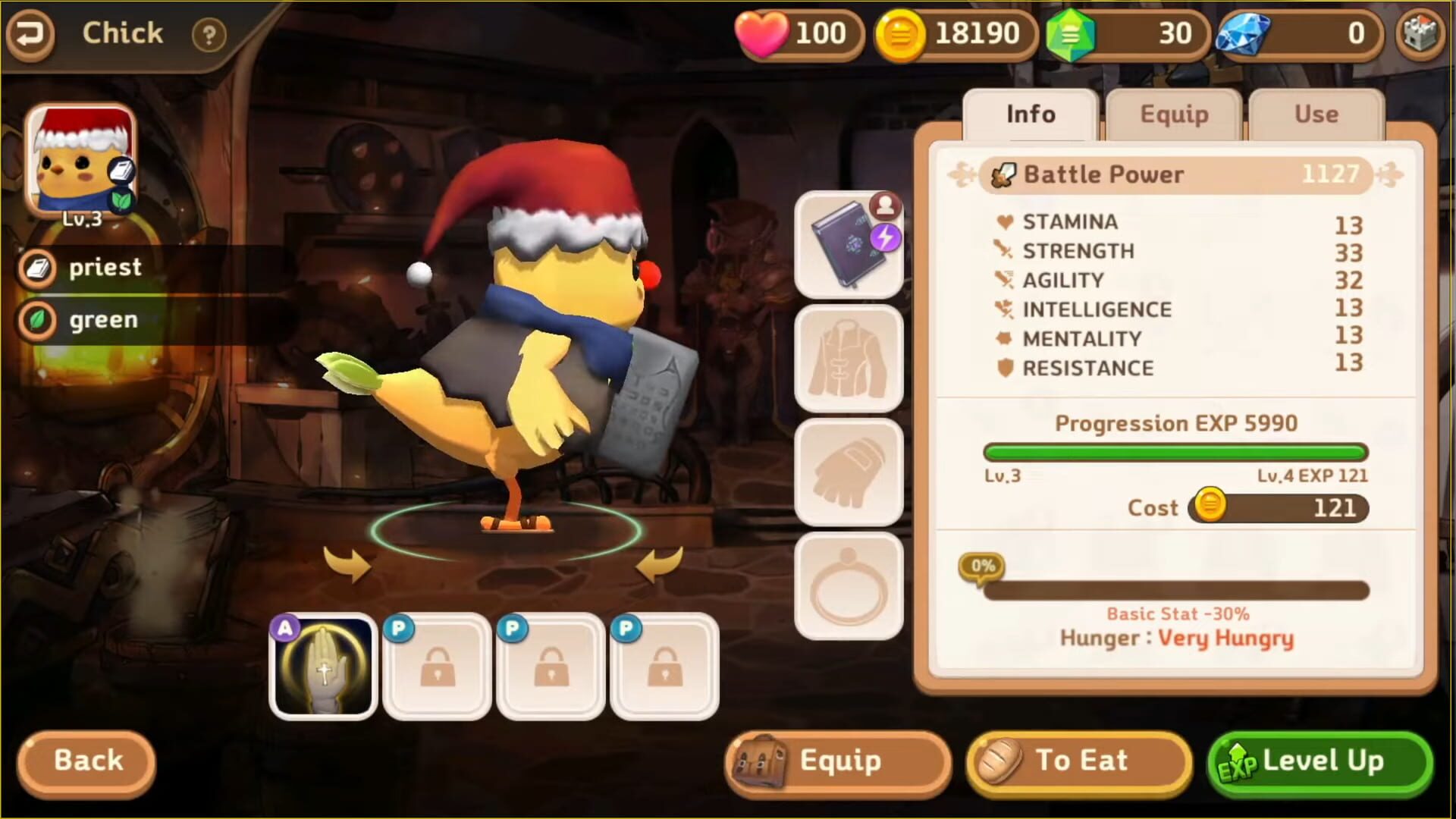Tap the help question mark beside Chick

click(x=210, y=34)
